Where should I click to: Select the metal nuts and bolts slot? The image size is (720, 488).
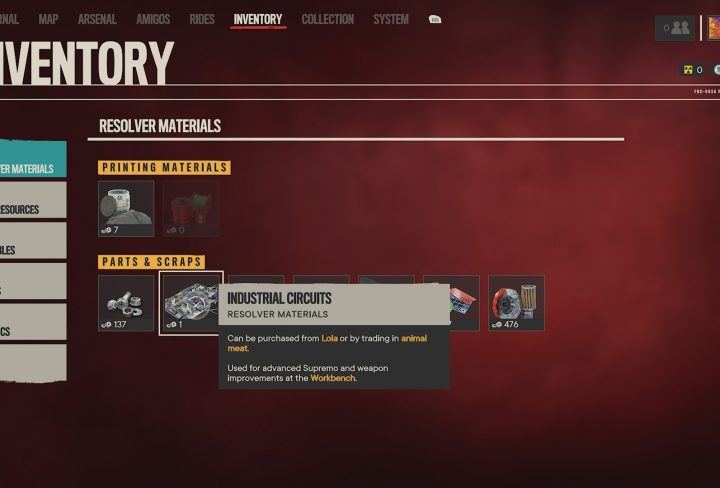126,303
